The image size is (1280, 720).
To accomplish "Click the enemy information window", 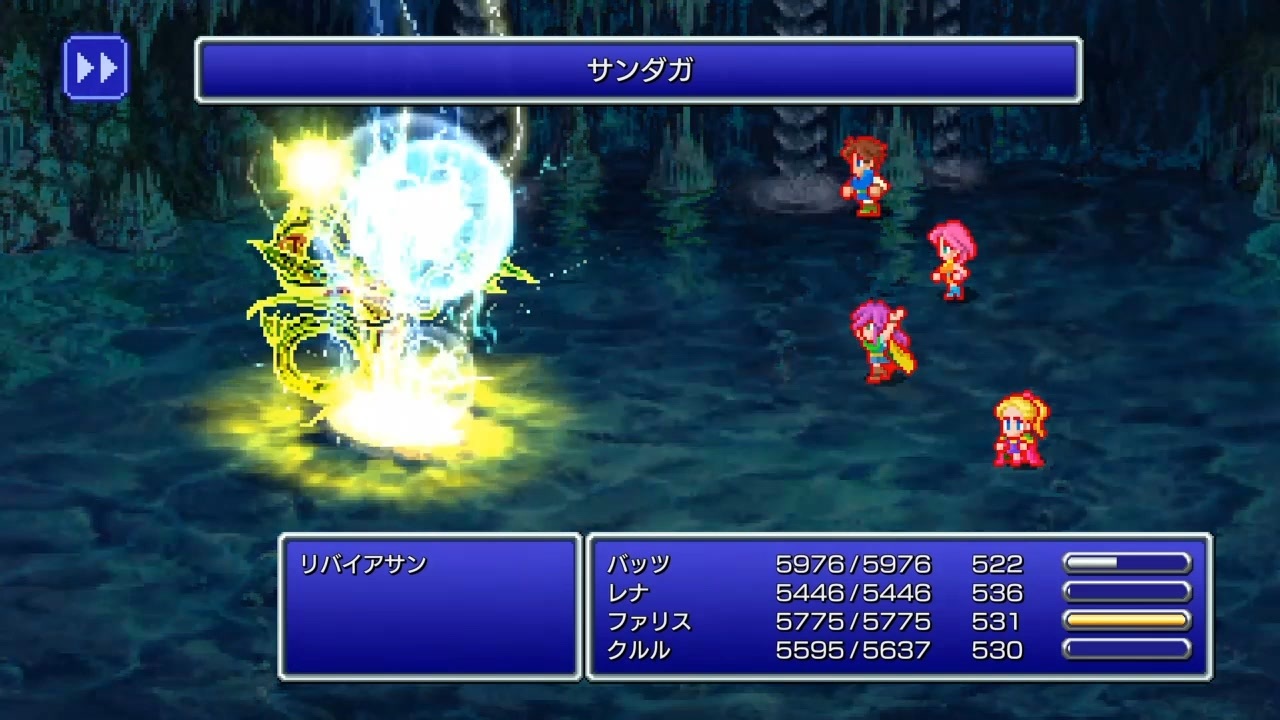I will 430,606.
